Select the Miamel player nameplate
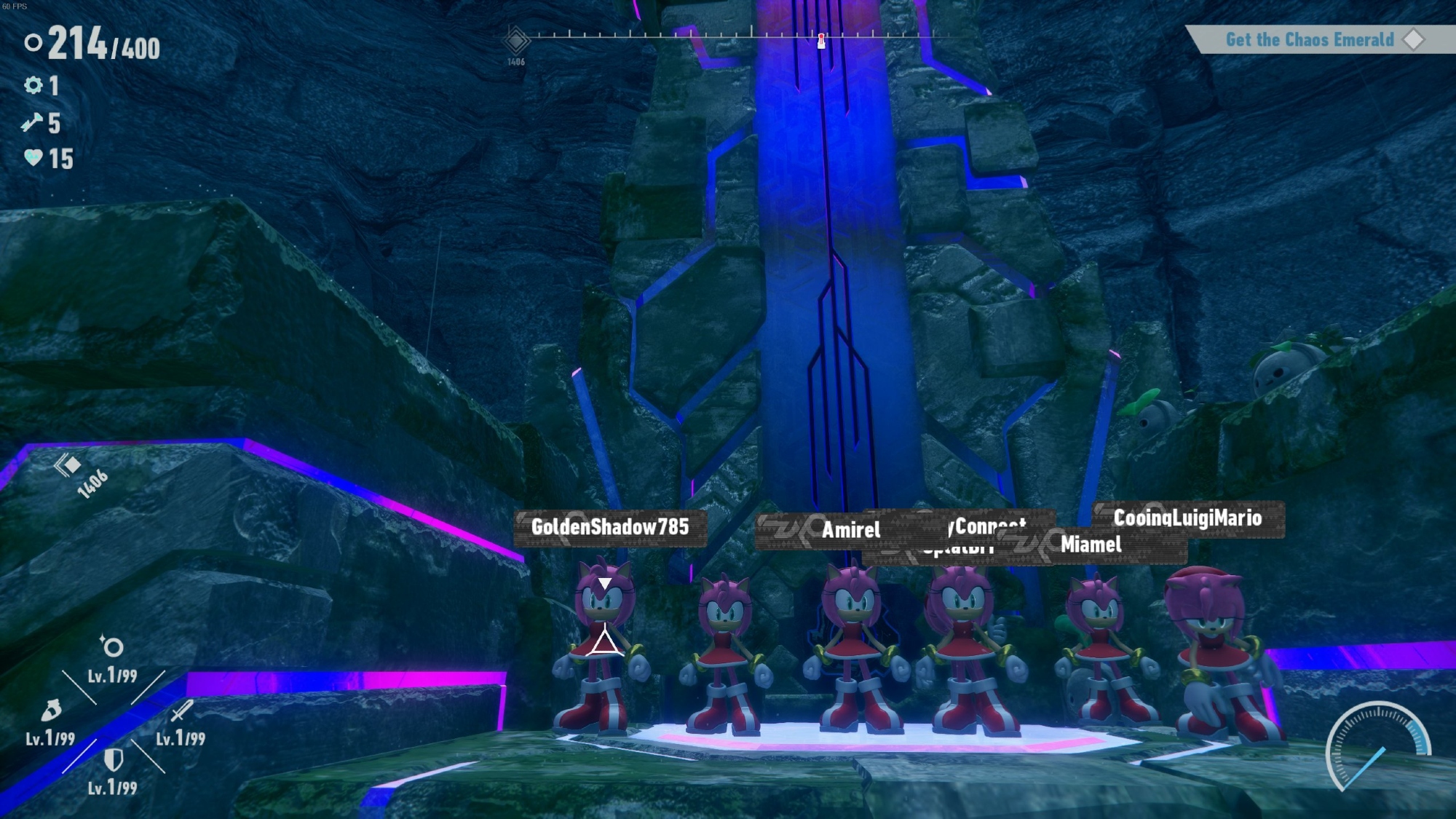Image resolution: width=1456 pixels, height=819 pixels. pos(1091,545)
